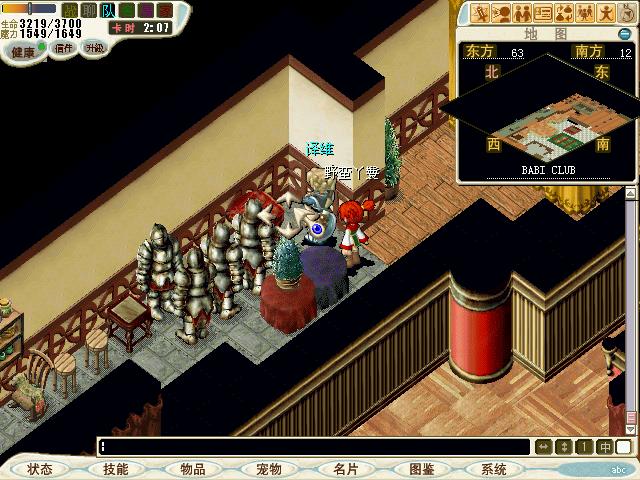This screenshot has height=480, width=640.
Task: Click the 健康 health button
Action: tap(24, 50)
